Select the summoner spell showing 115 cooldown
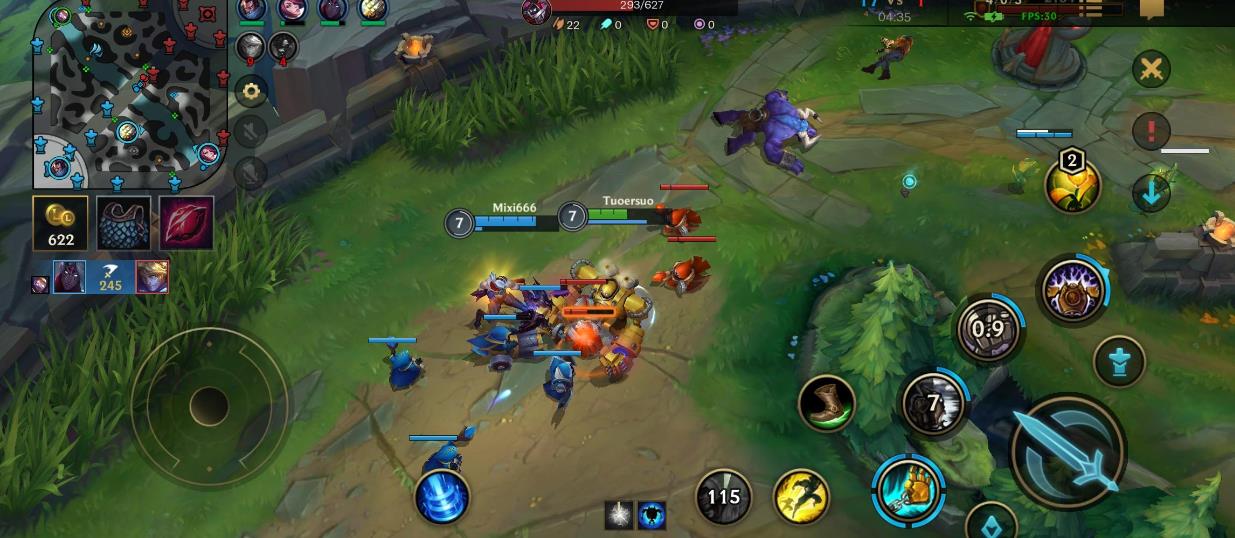 [x=723, y=496]
